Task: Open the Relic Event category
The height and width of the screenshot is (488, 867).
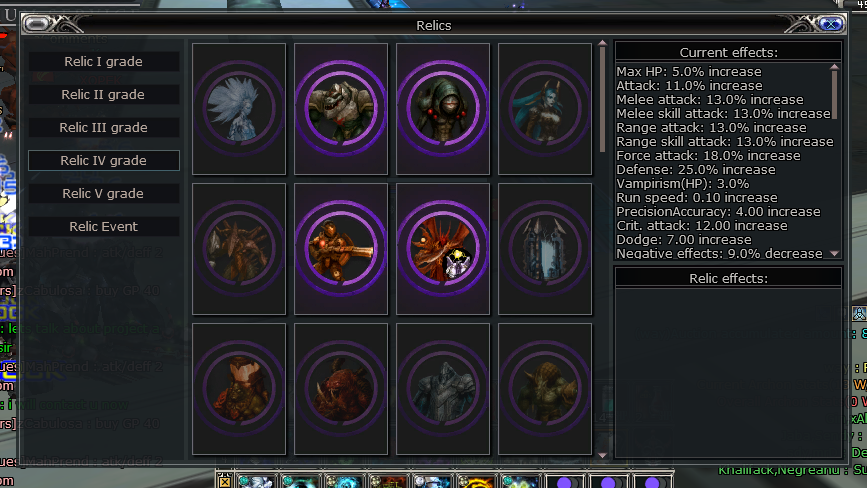Action: [103, 227]
